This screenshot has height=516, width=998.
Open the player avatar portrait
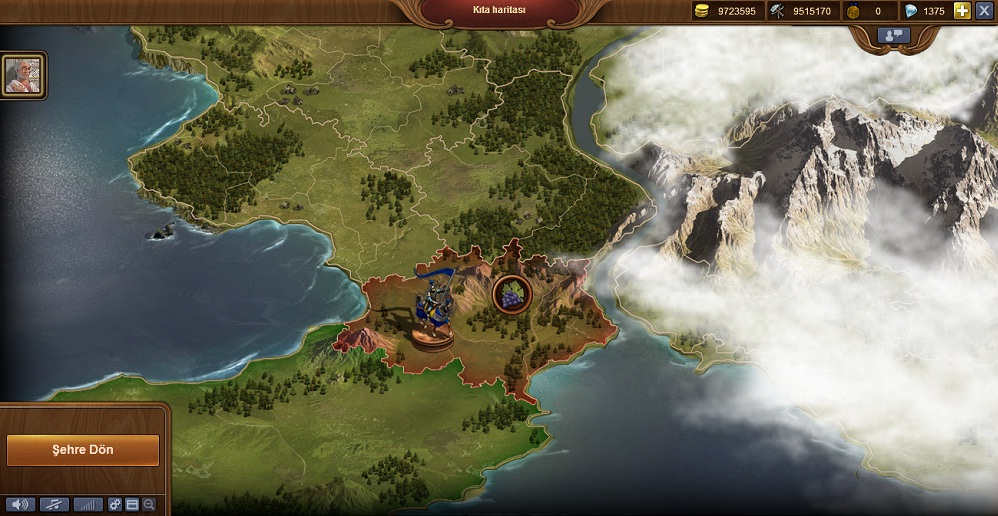pyautogui.click(x=22, y=75)
